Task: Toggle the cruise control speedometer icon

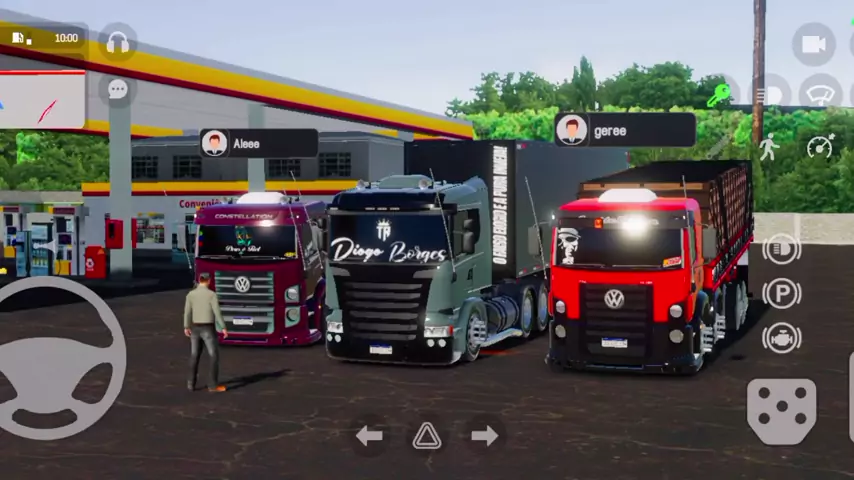Action: [x=820, y=146]
